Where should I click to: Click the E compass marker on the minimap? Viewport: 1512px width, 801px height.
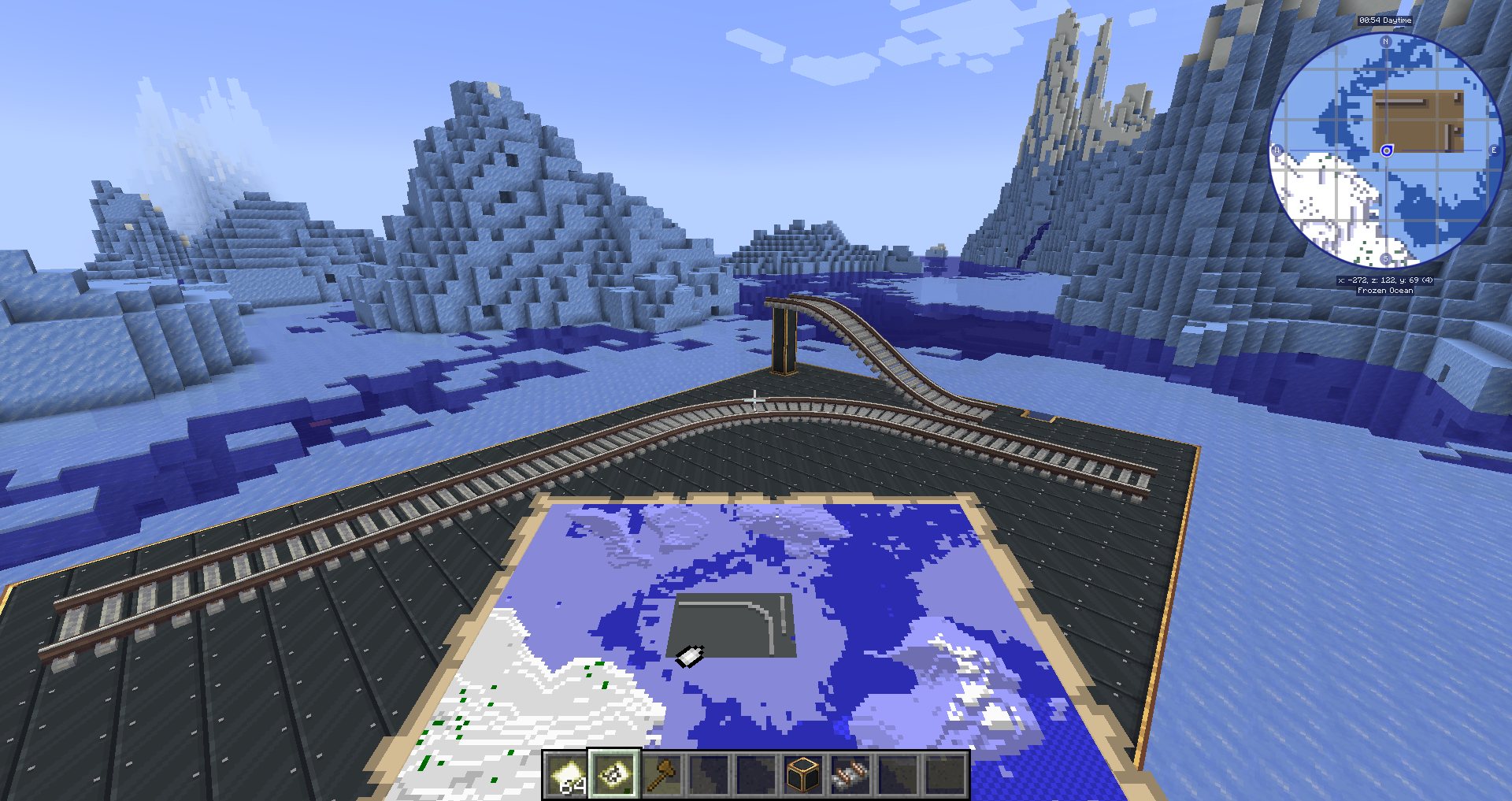tap(1494, 150)
